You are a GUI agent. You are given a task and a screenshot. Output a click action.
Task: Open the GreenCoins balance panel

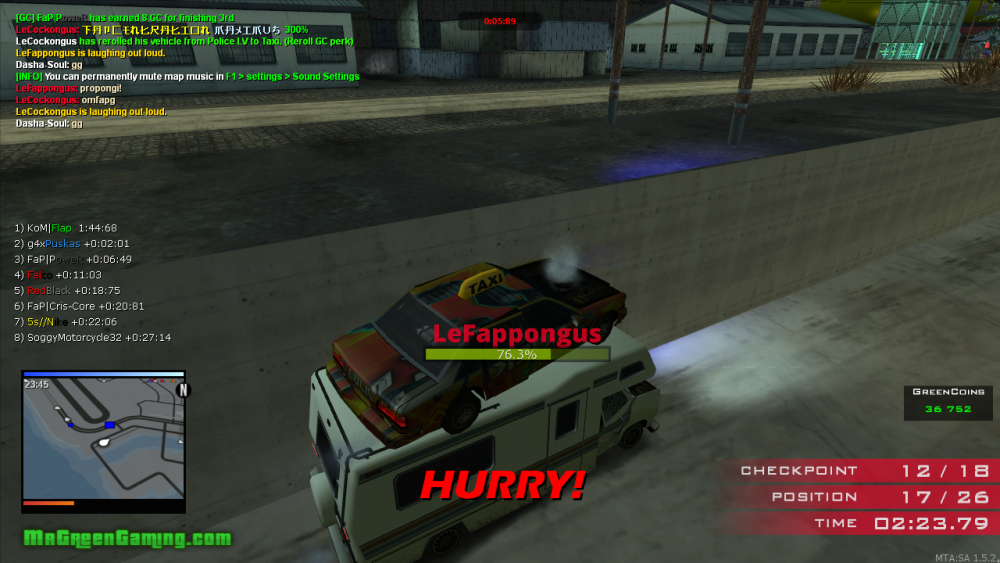(x=948, y=401)
